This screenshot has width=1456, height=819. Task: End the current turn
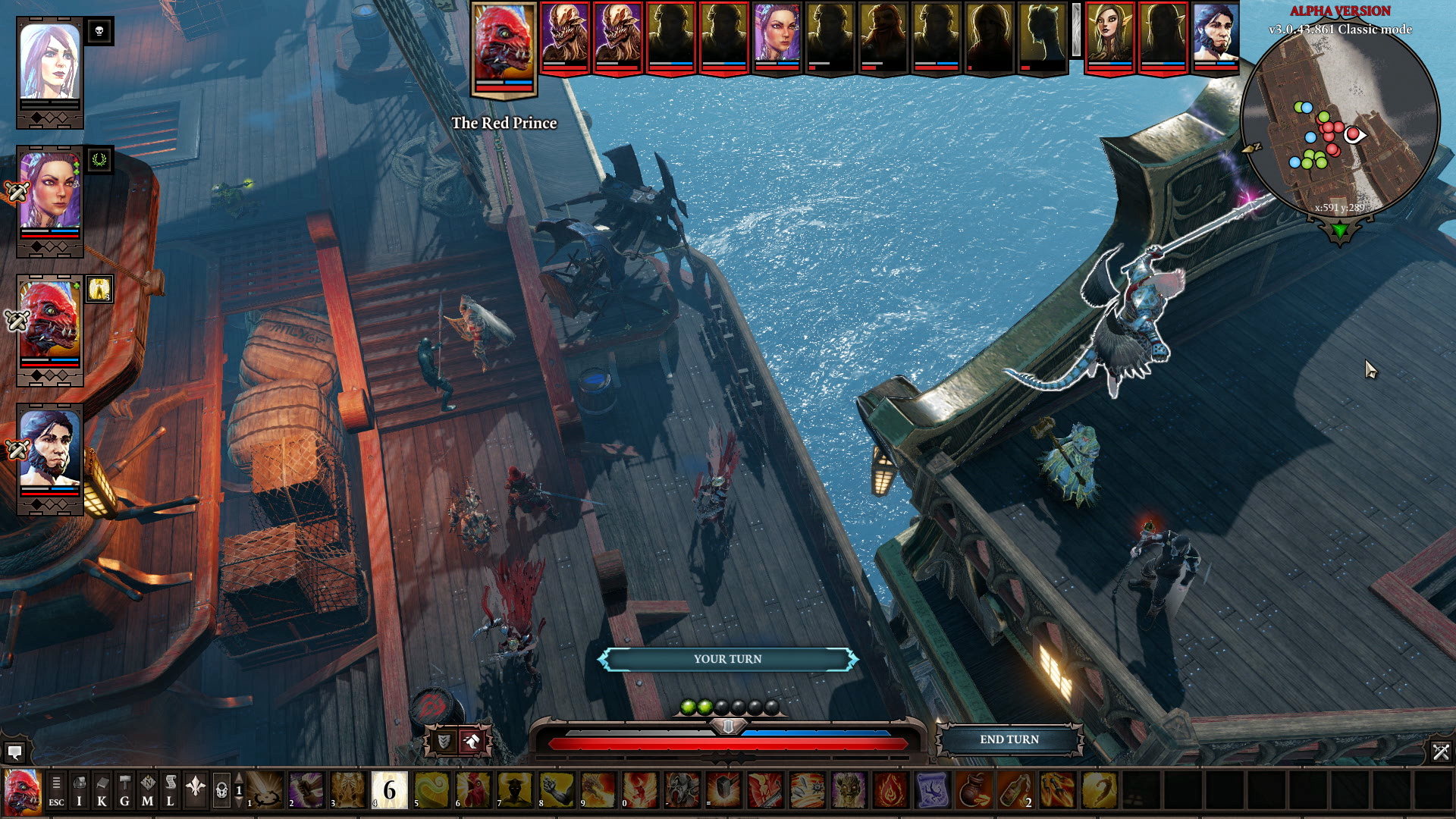(x=1009, y=739)
